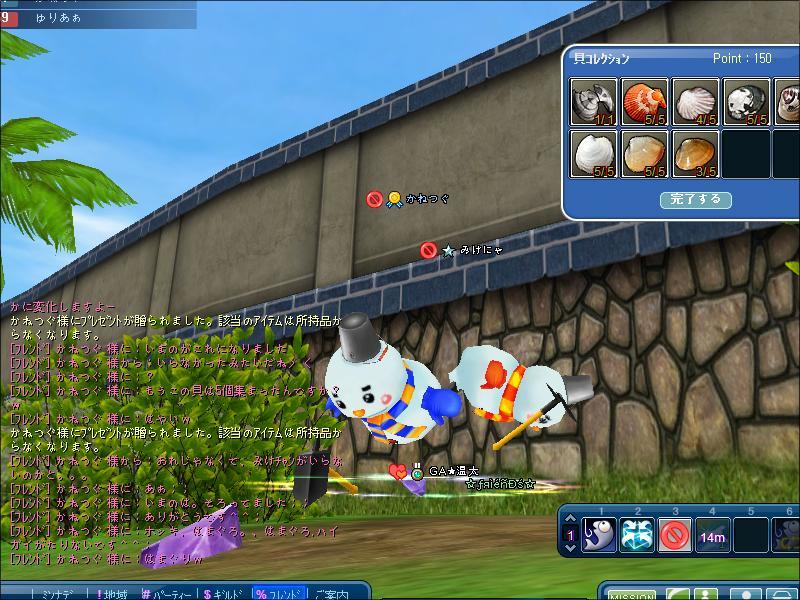The image size is (800, 600).
Task: Select the black and white spotted shell
Action: [745, 103]
